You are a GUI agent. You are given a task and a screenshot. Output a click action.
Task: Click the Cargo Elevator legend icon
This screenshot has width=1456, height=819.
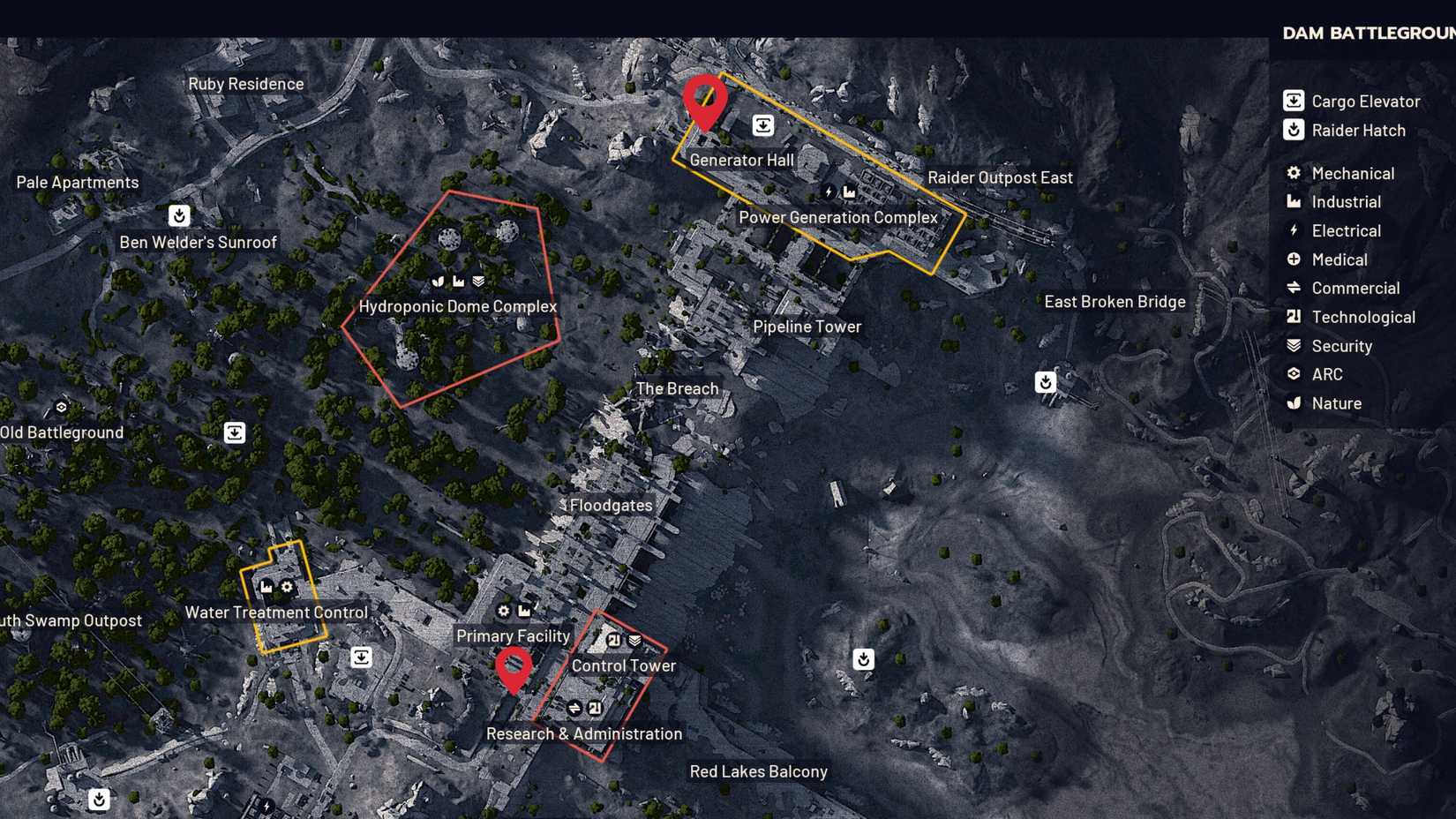(1294, 101)
